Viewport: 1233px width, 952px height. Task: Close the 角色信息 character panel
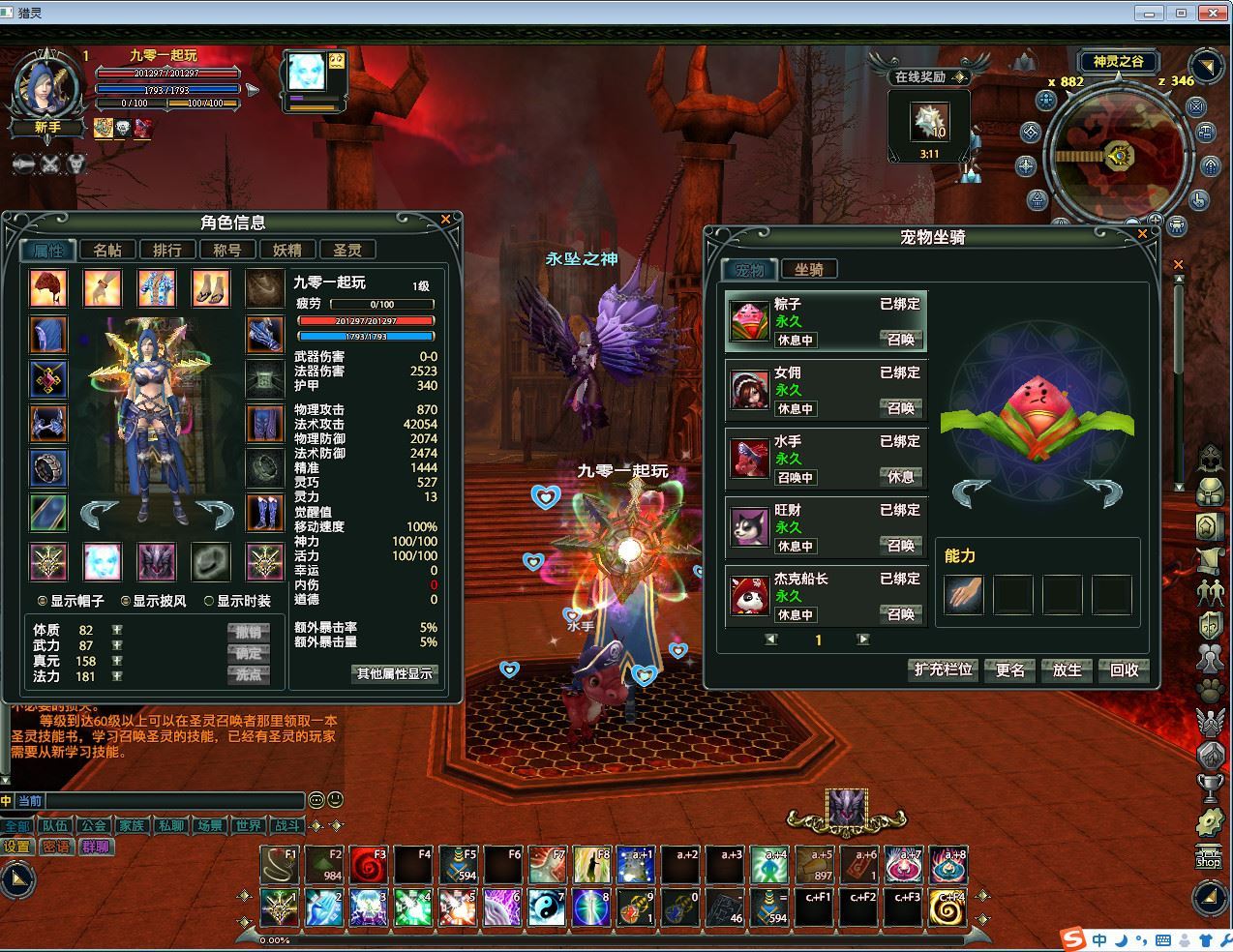click(x=445, y=220)
